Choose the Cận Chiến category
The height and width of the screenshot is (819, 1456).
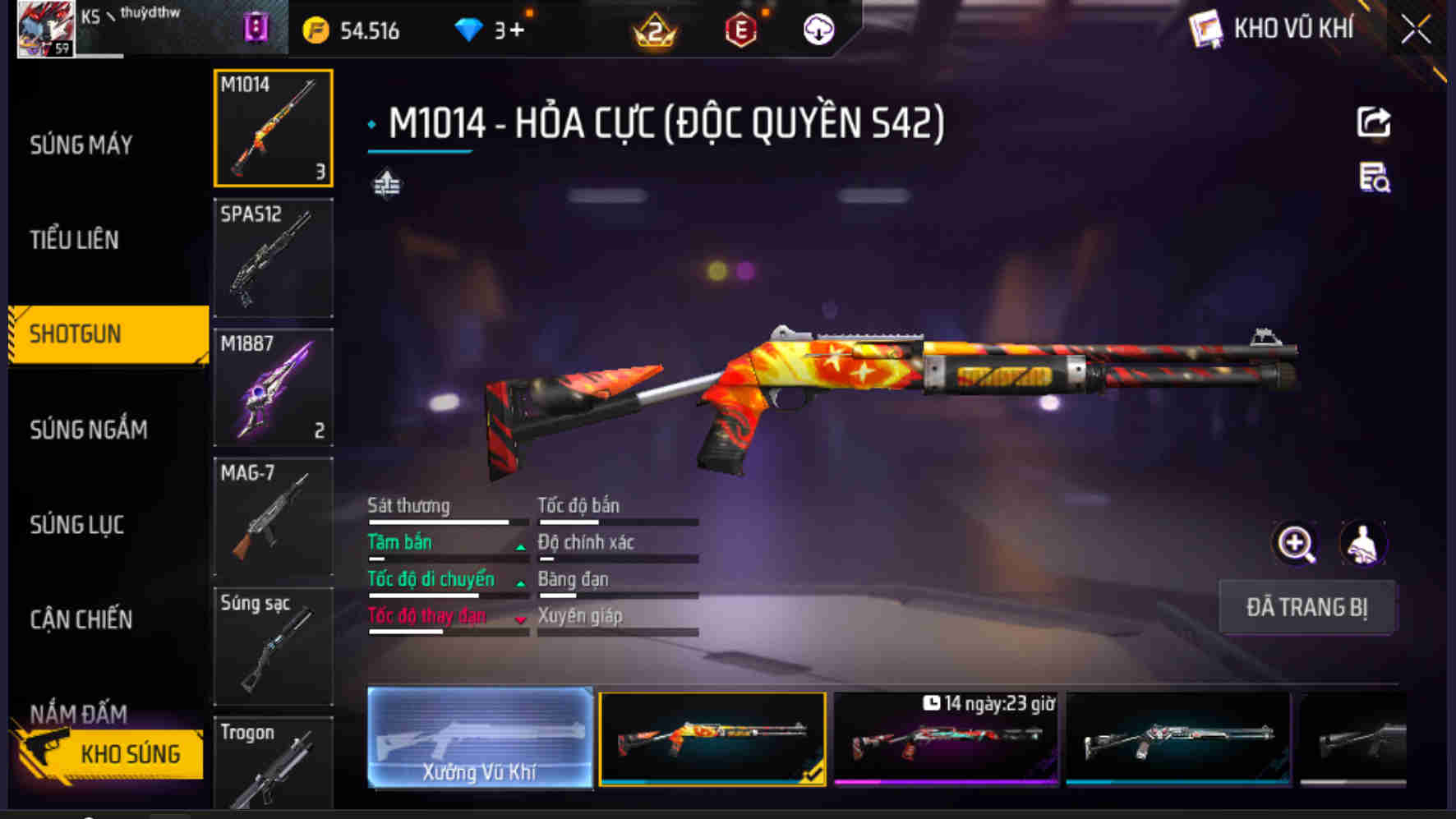pyautogui.click(x=81, y=619)
